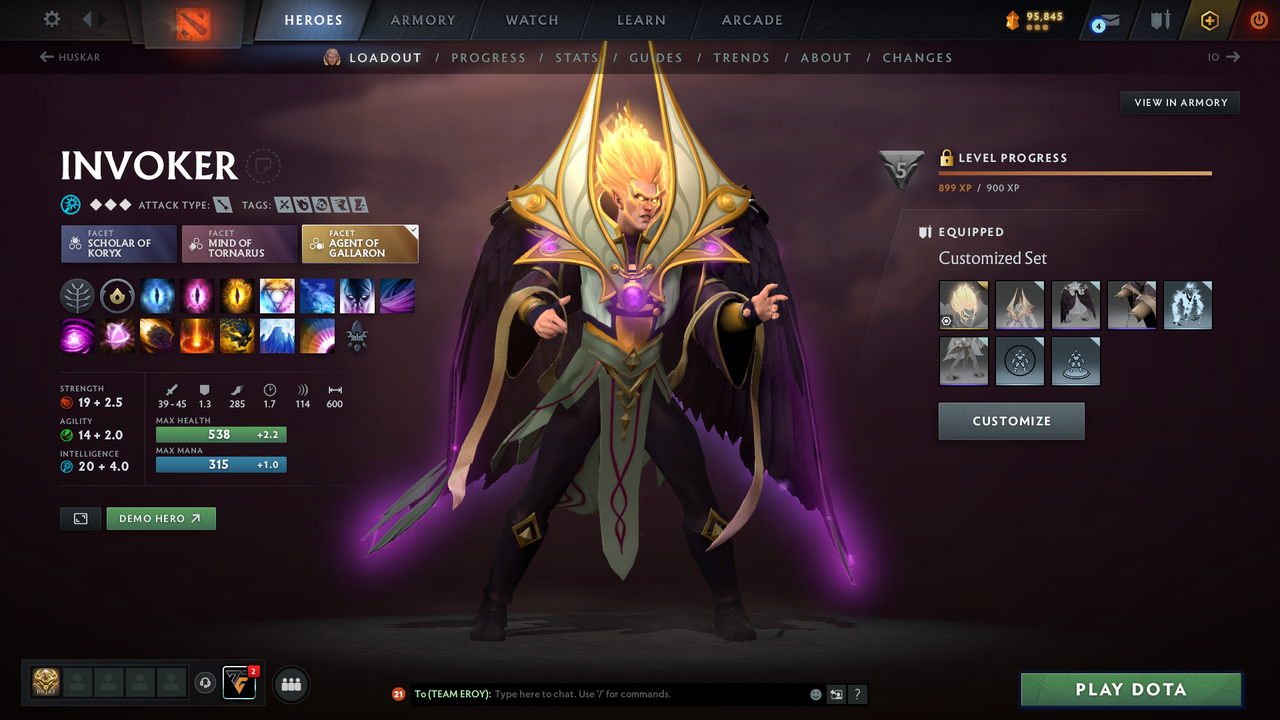Select the Scholar of Koryx facet
The height and width of the screenshot is (720, 1280).
click(x=118, y=243)
